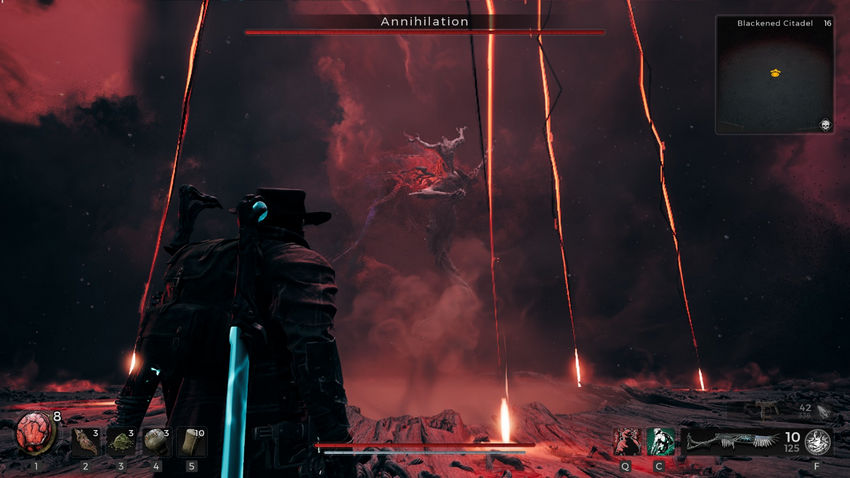Use the green moss consumable in slot 3
The image size is (850, 478).
pos(121,442)
